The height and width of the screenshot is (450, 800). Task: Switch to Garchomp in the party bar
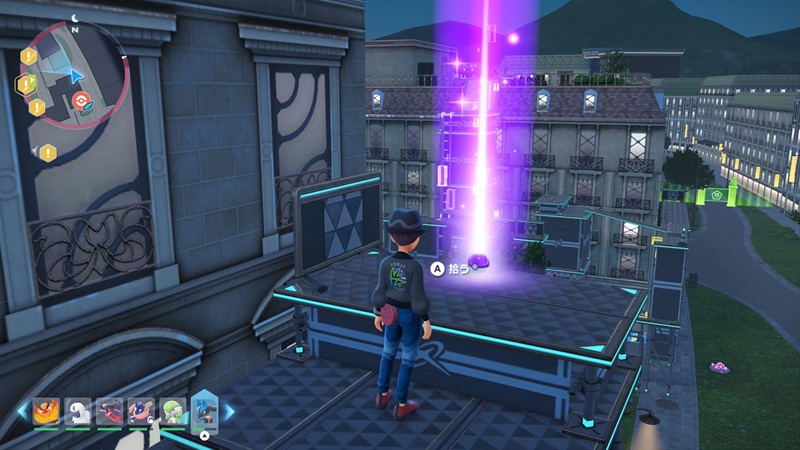pos(110,411)
